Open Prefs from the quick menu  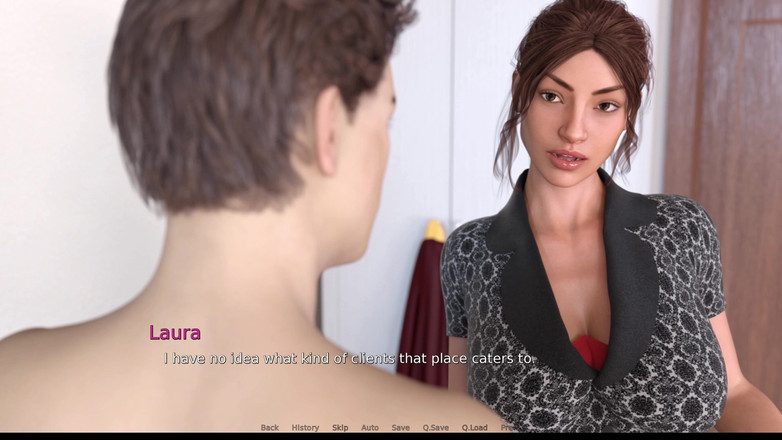click(x=507, y=428)
